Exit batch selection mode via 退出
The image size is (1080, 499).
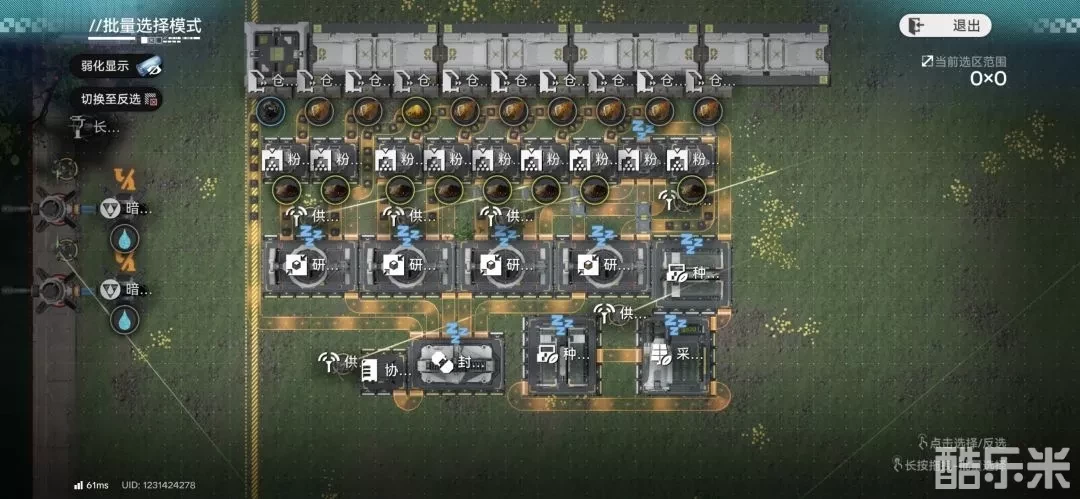click(x=945, y=26)
